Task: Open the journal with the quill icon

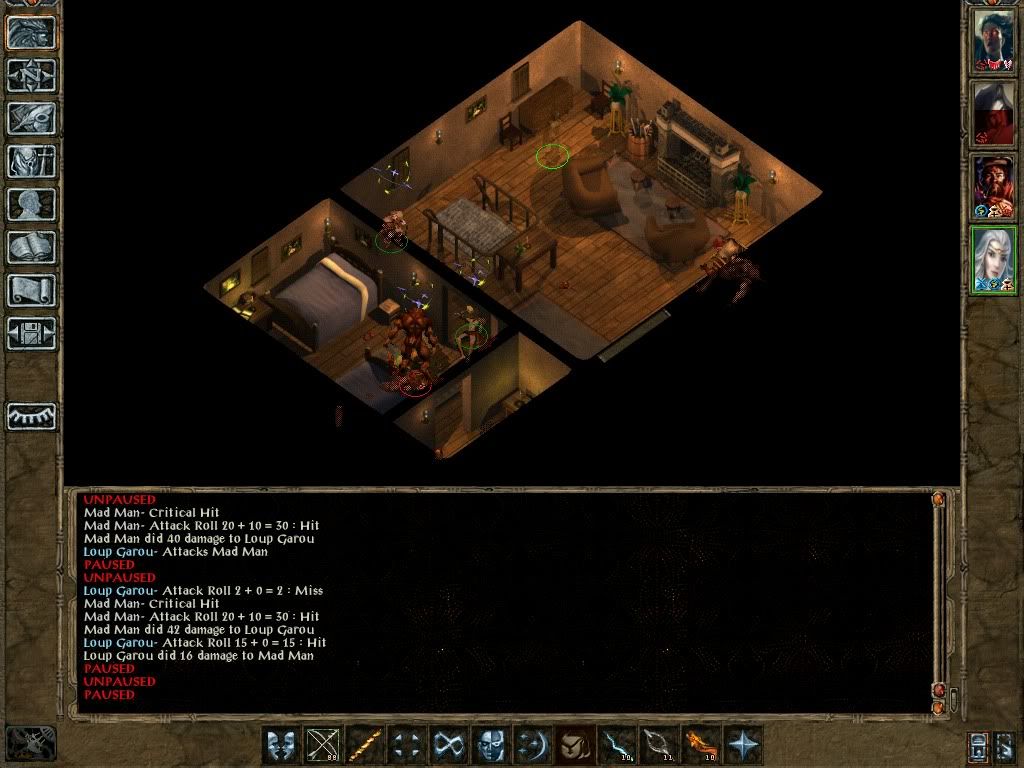Action: (x=32, y=118)
